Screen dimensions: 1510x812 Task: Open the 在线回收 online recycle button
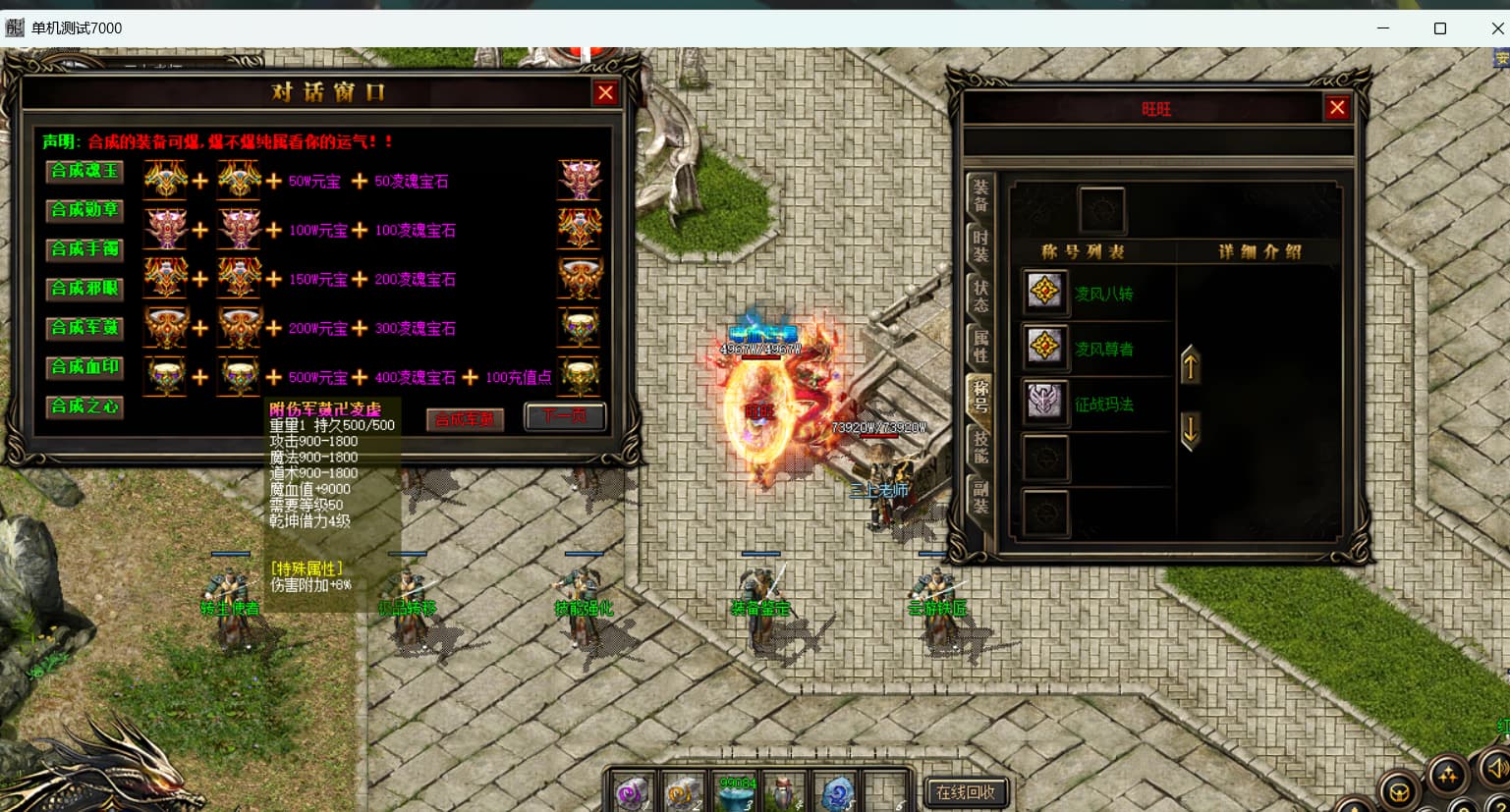(966, 792)
